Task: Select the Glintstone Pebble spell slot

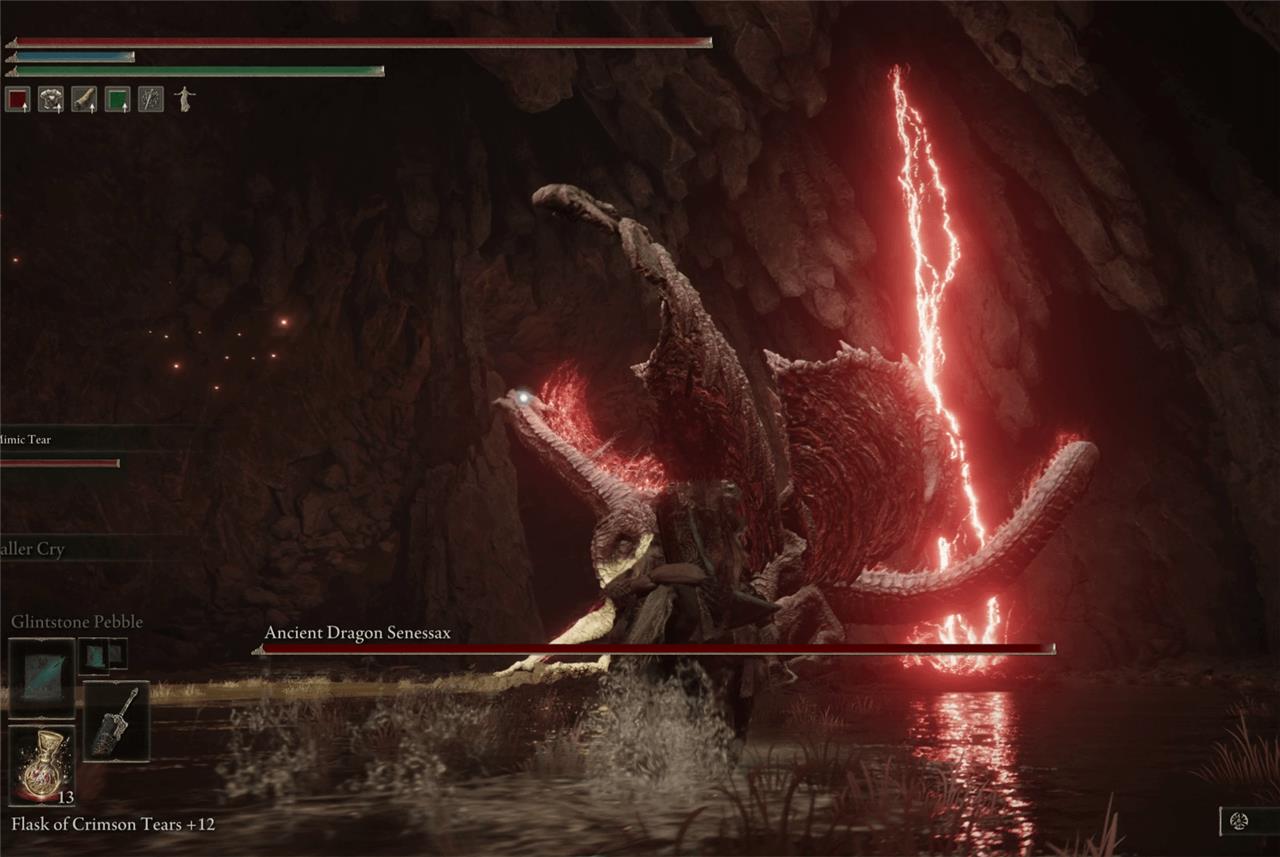Action: pyautogui.click(x=41, y=678)
